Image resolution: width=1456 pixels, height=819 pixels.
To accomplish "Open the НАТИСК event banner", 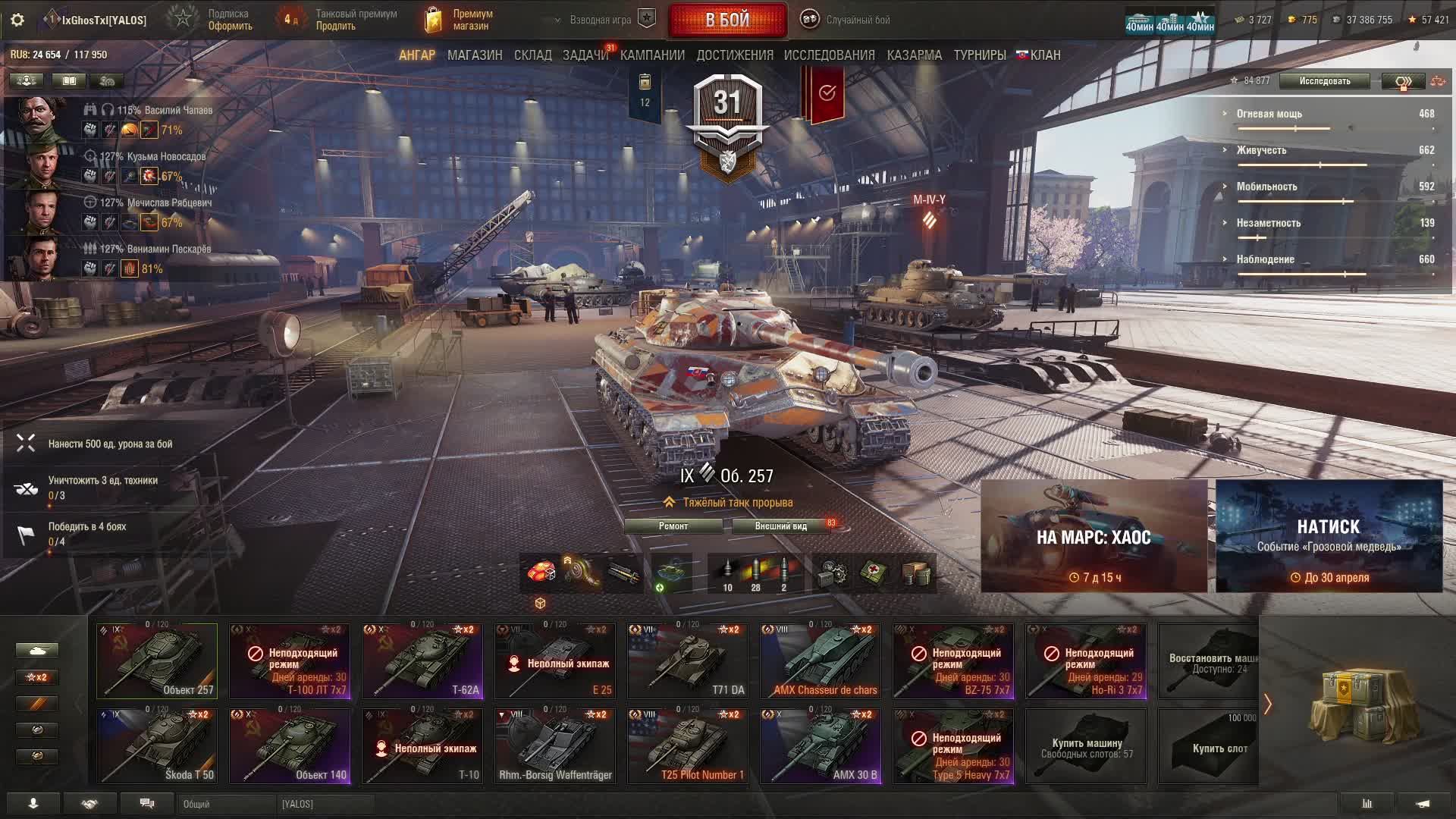I will [1329, 536].
